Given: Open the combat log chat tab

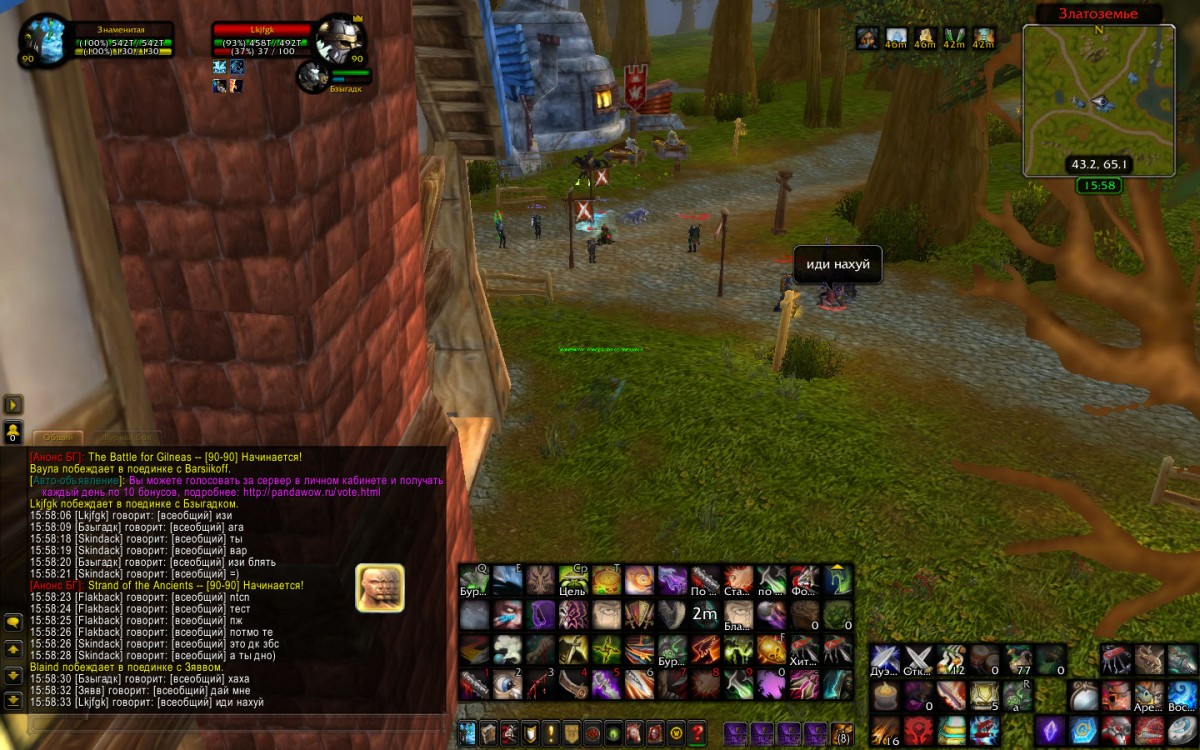Looking at the screenshot, I should pos(127,437).
